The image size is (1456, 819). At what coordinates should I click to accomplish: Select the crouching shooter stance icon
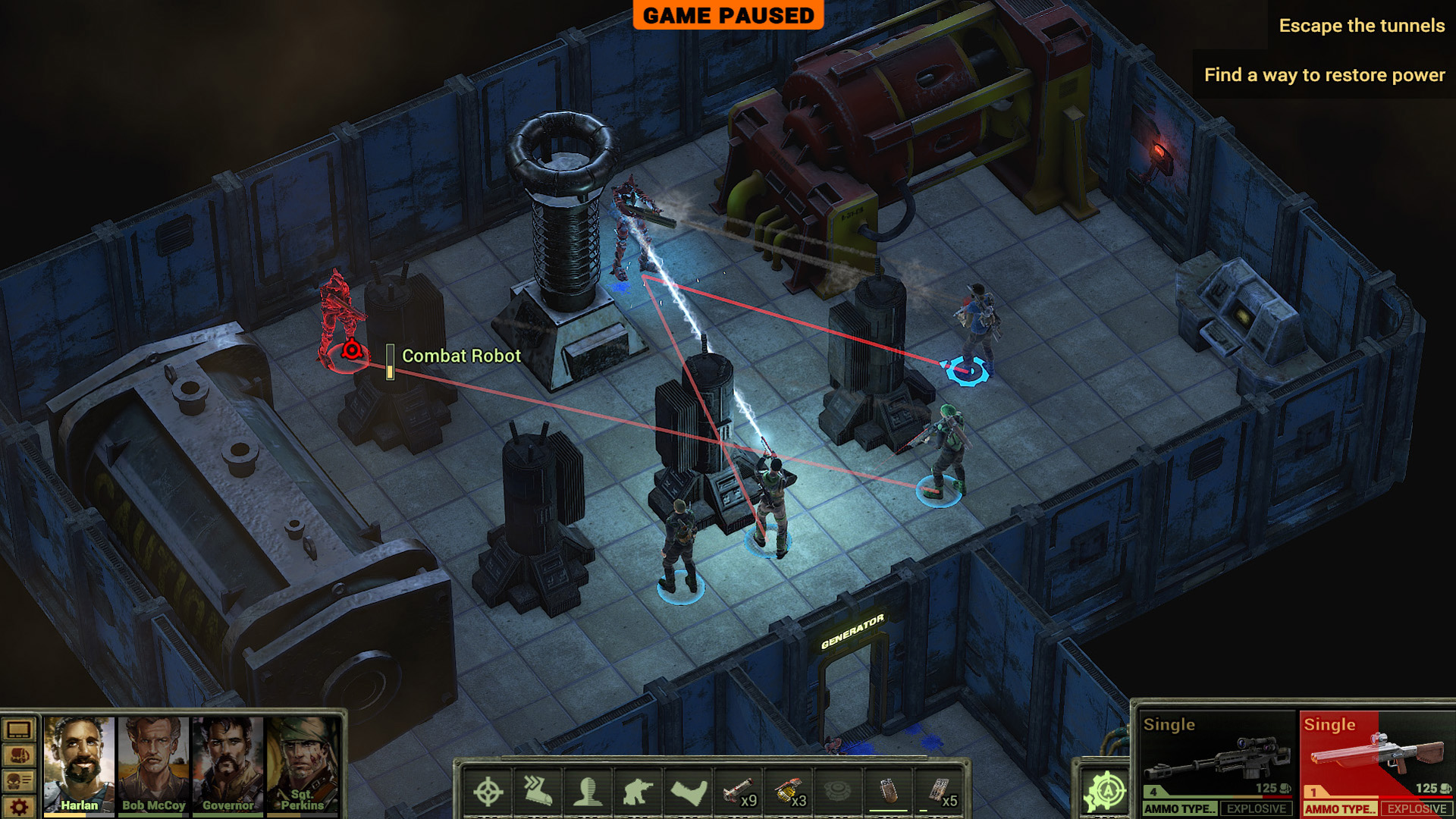[x=638, y=792]
